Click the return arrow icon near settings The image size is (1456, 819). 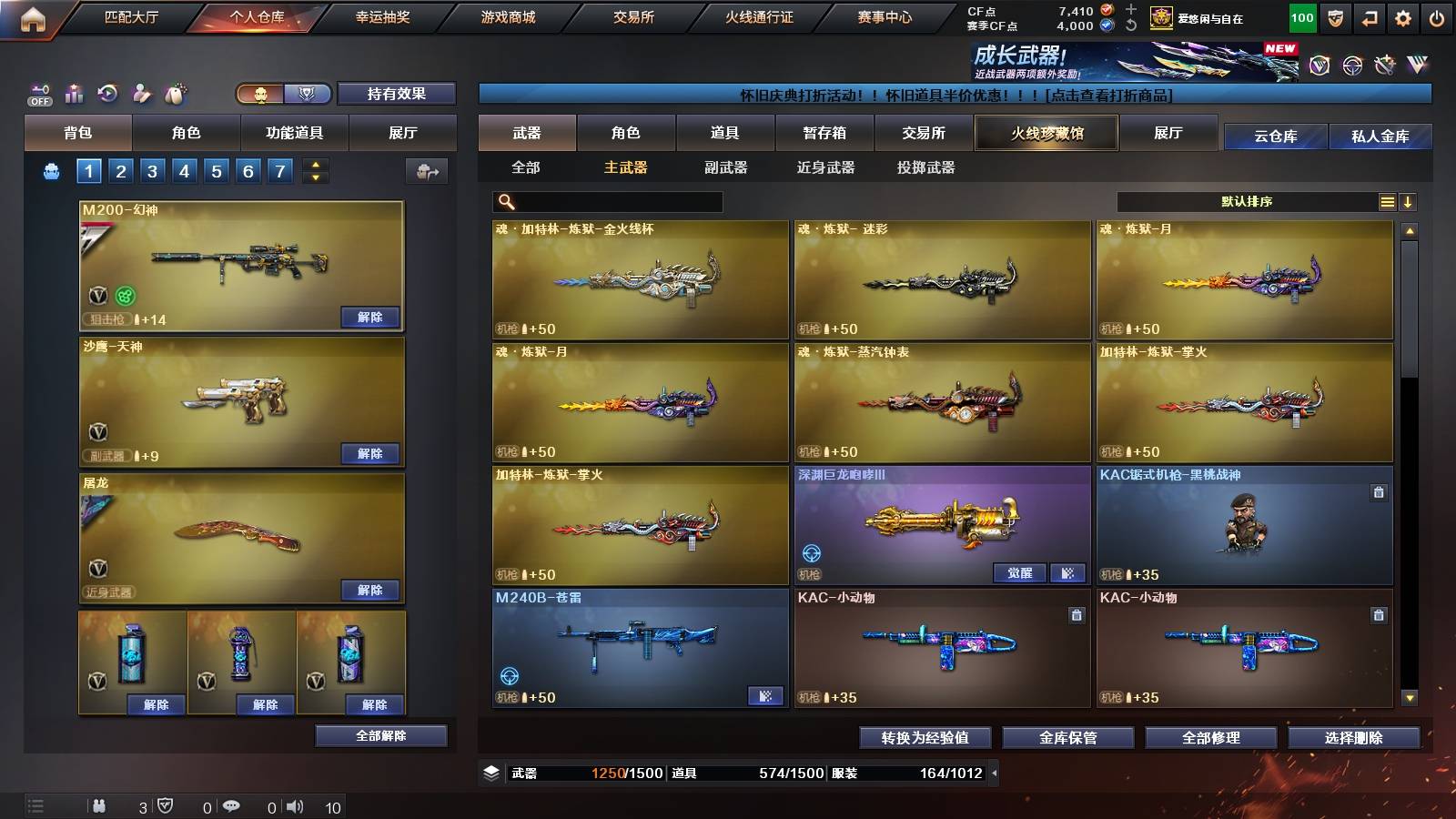[1370, 16]
